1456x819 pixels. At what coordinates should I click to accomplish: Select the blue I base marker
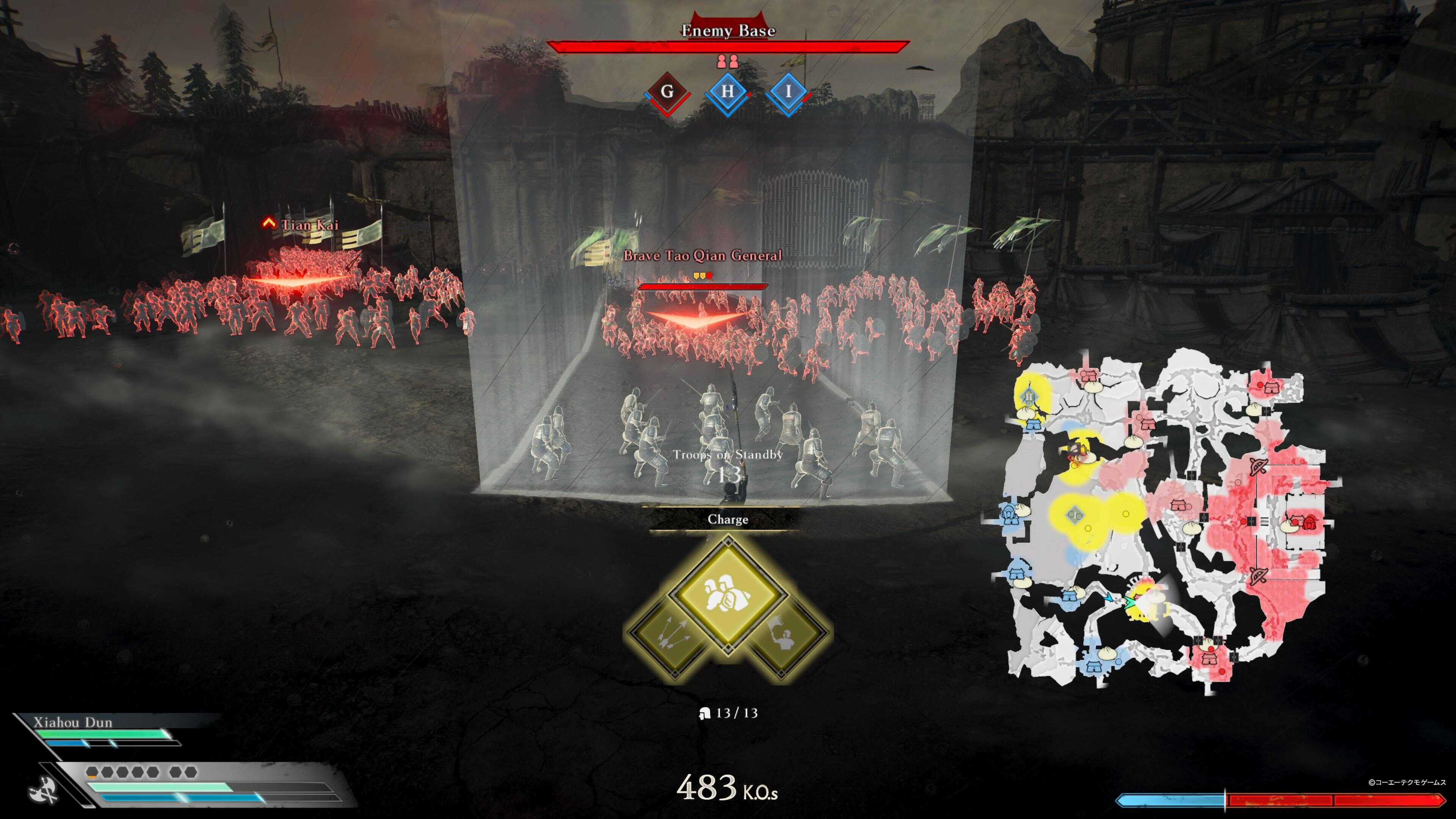tap(788, 92)
